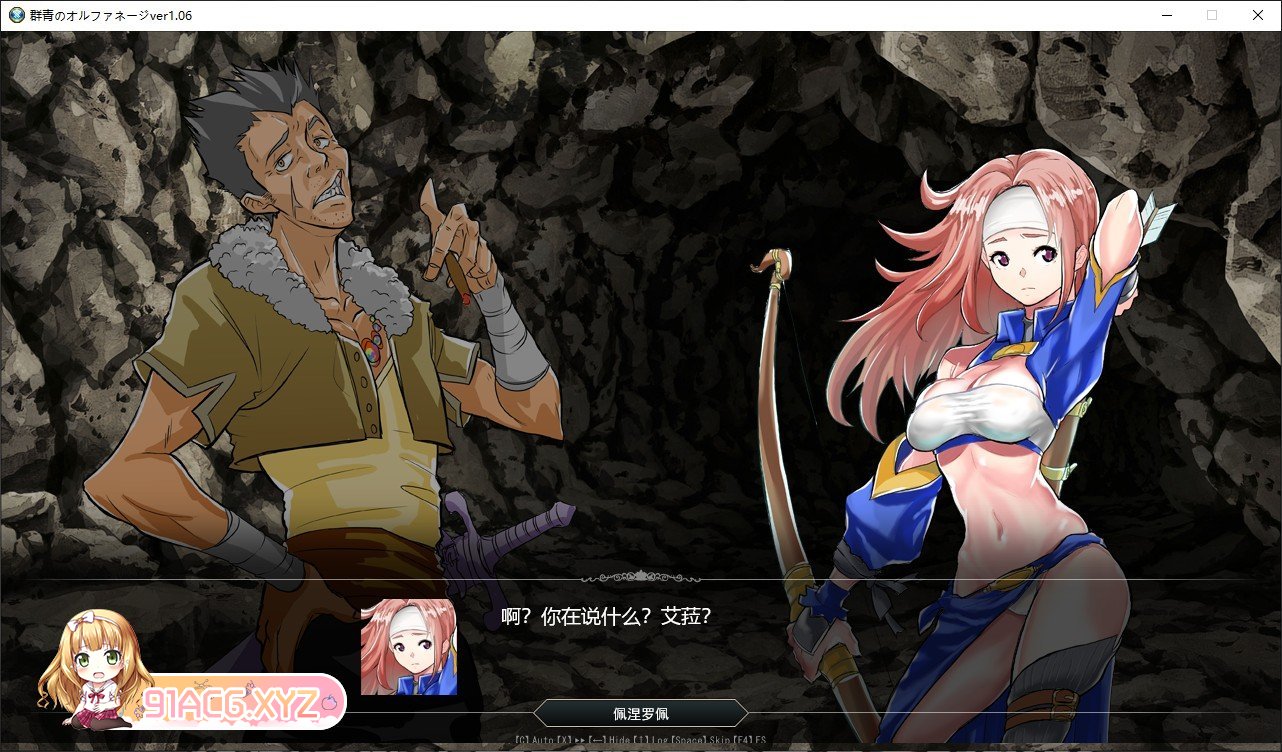Click the ornamental divider above the dialogue box
This screenshot has width=1282, height=752.
pos(640,578)
